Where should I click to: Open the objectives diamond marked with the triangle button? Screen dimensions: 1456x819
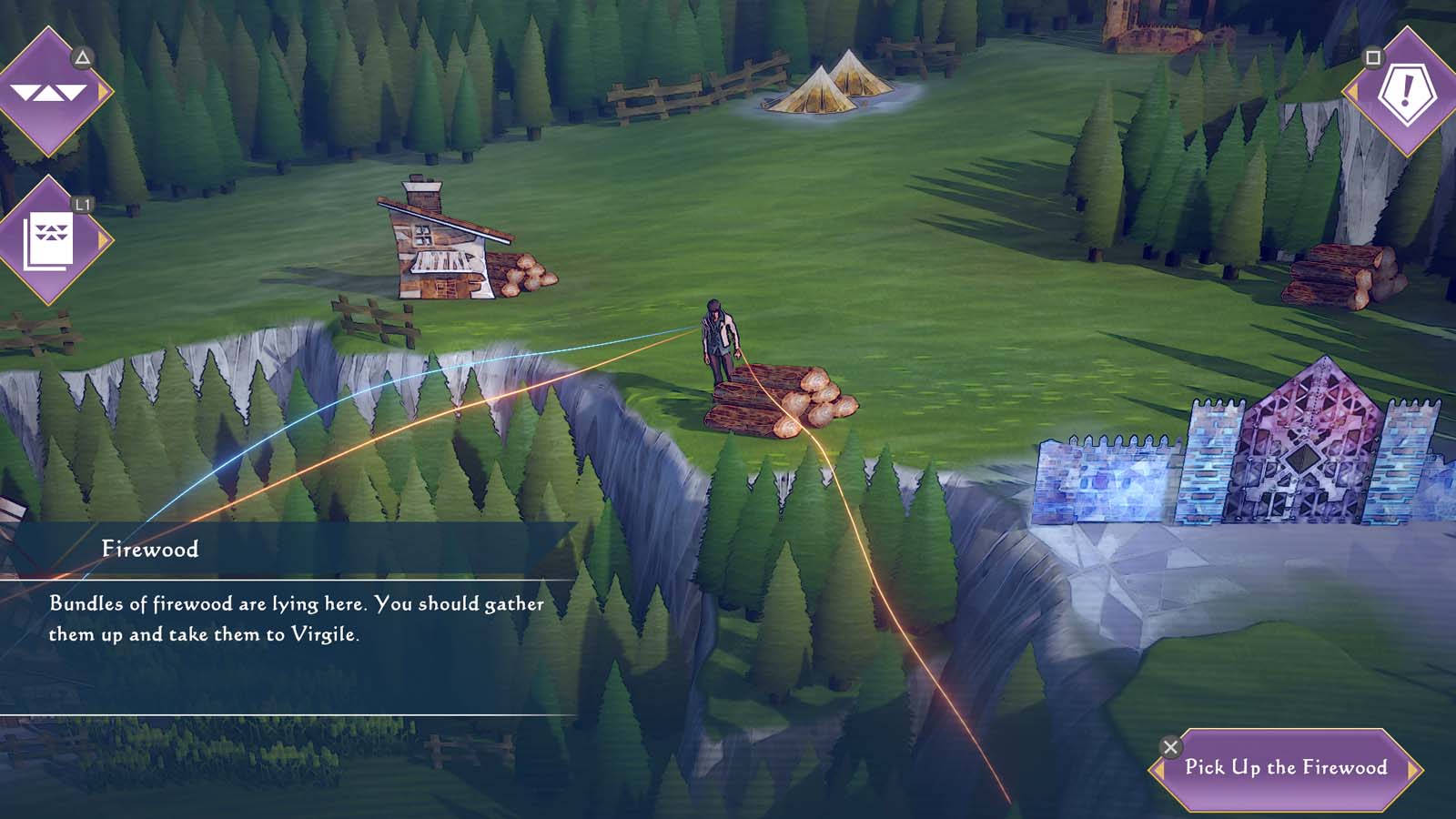click(x=50, y=91)
